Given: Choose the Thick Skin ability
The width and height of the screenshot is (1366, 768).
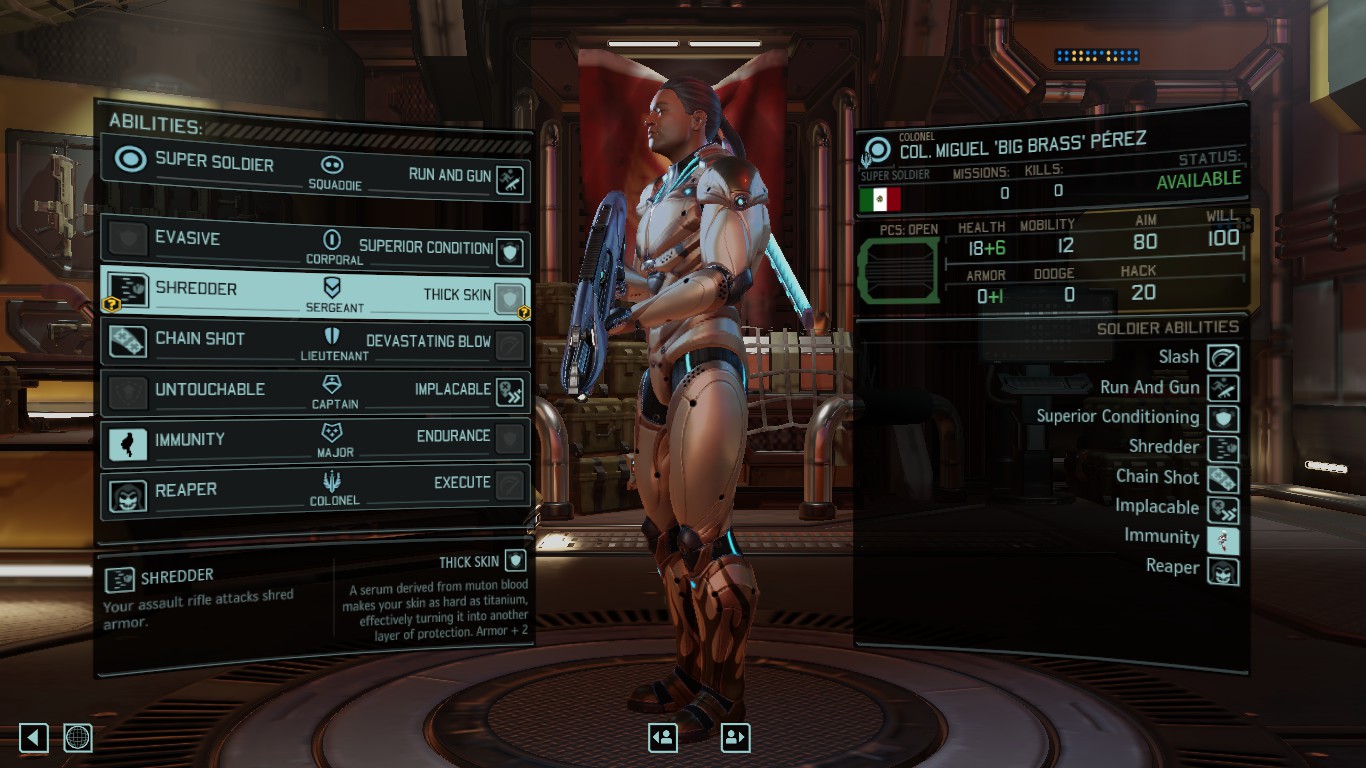Looking at the screenshot, I should (510, 297).
